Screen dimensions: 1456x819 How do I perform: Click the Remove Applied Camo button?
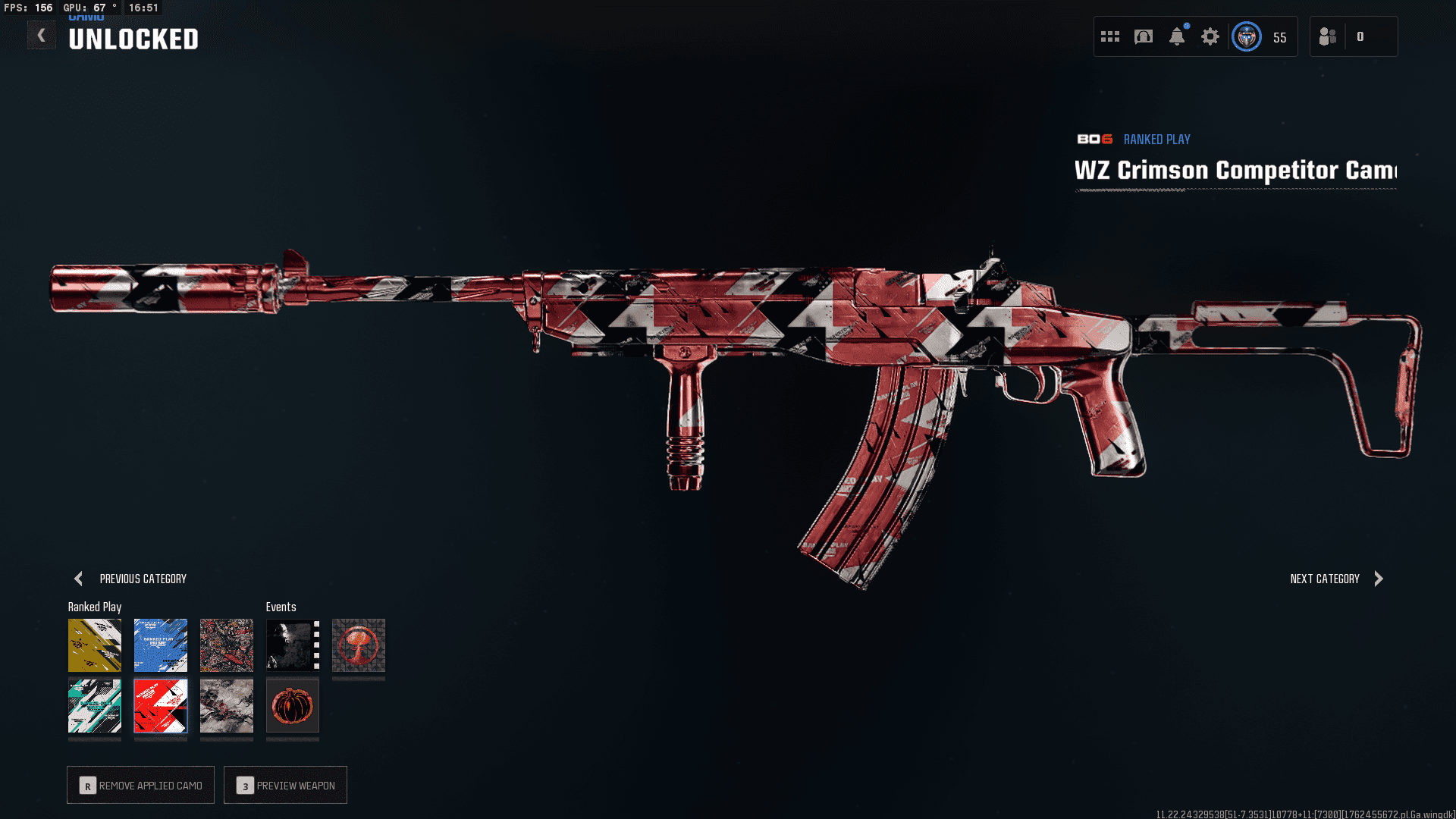click(141, 785)
